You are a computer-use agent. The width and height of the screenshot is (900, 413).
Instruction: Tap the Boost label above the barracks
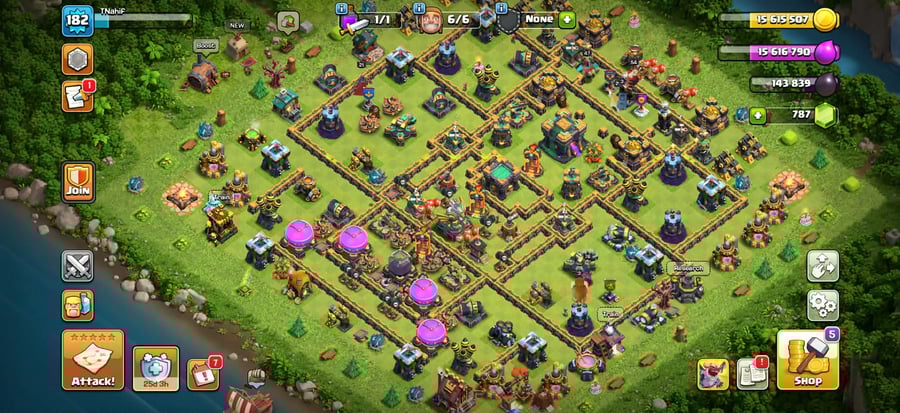coord(206,46)
